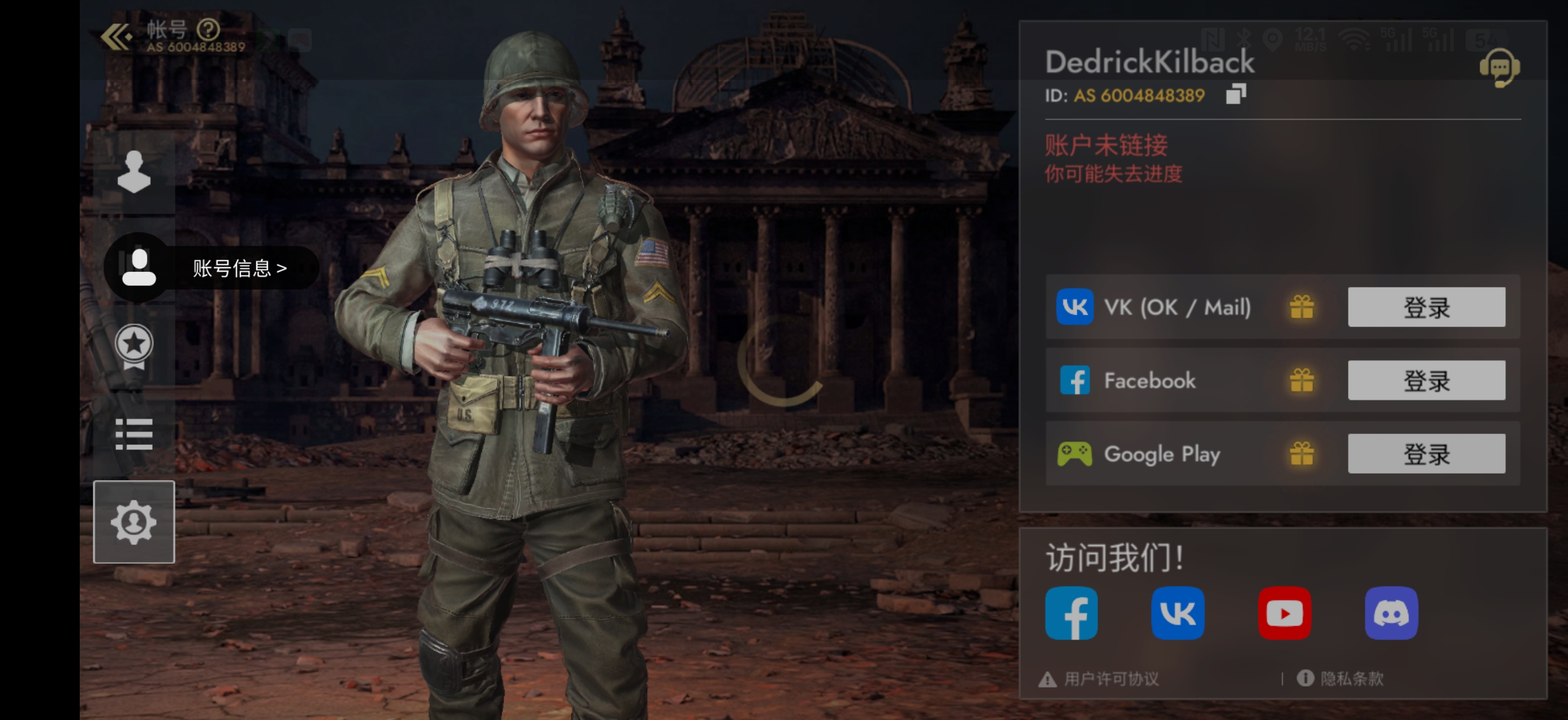Screen dimensions: 1568x720
Task: Join the Discord server via its icon
Action: tap(1392, 614)
